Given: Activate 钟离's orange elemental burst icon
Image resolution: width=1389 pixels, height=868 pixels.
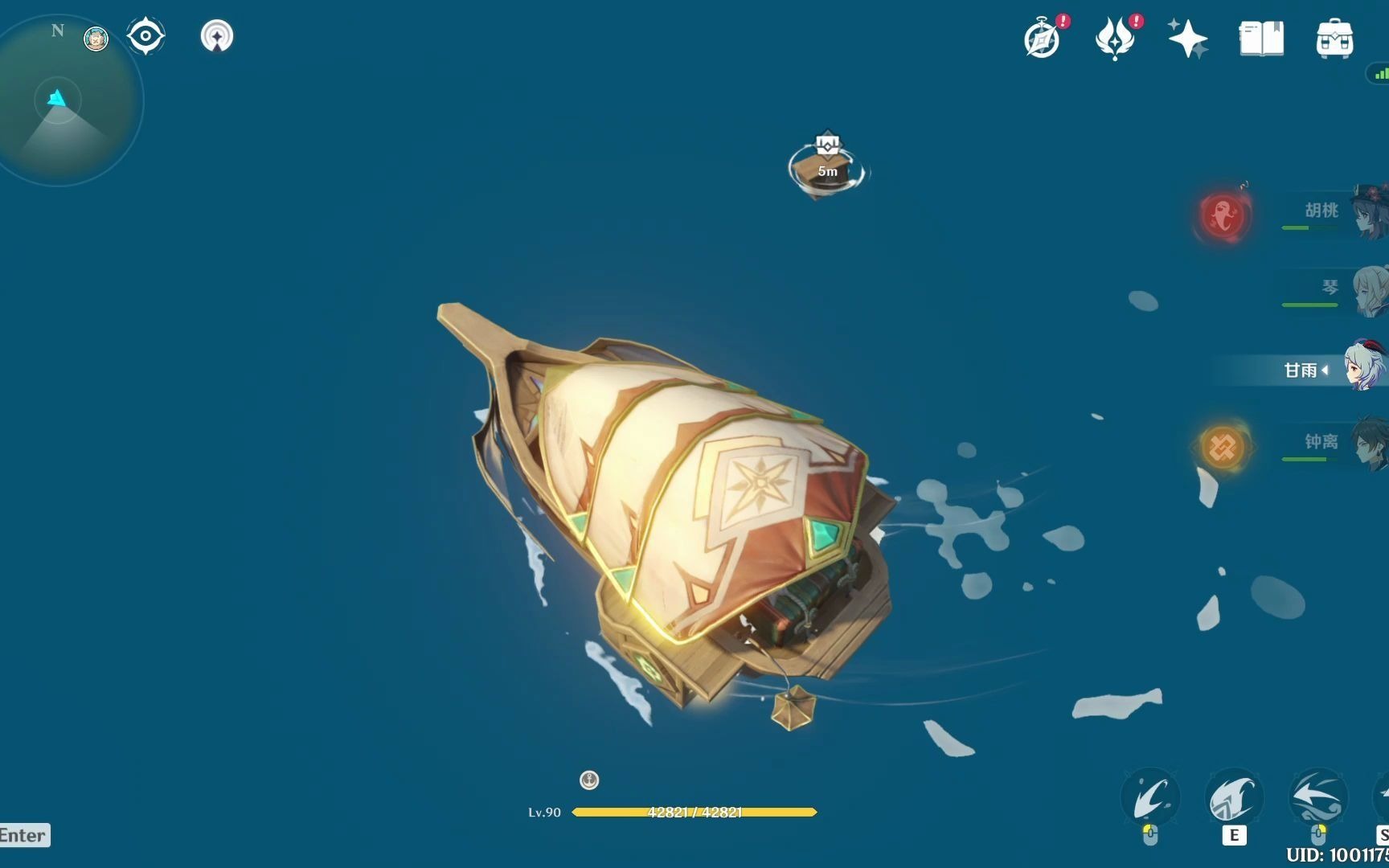Looking at the screenshot, I should (1222, 447).
